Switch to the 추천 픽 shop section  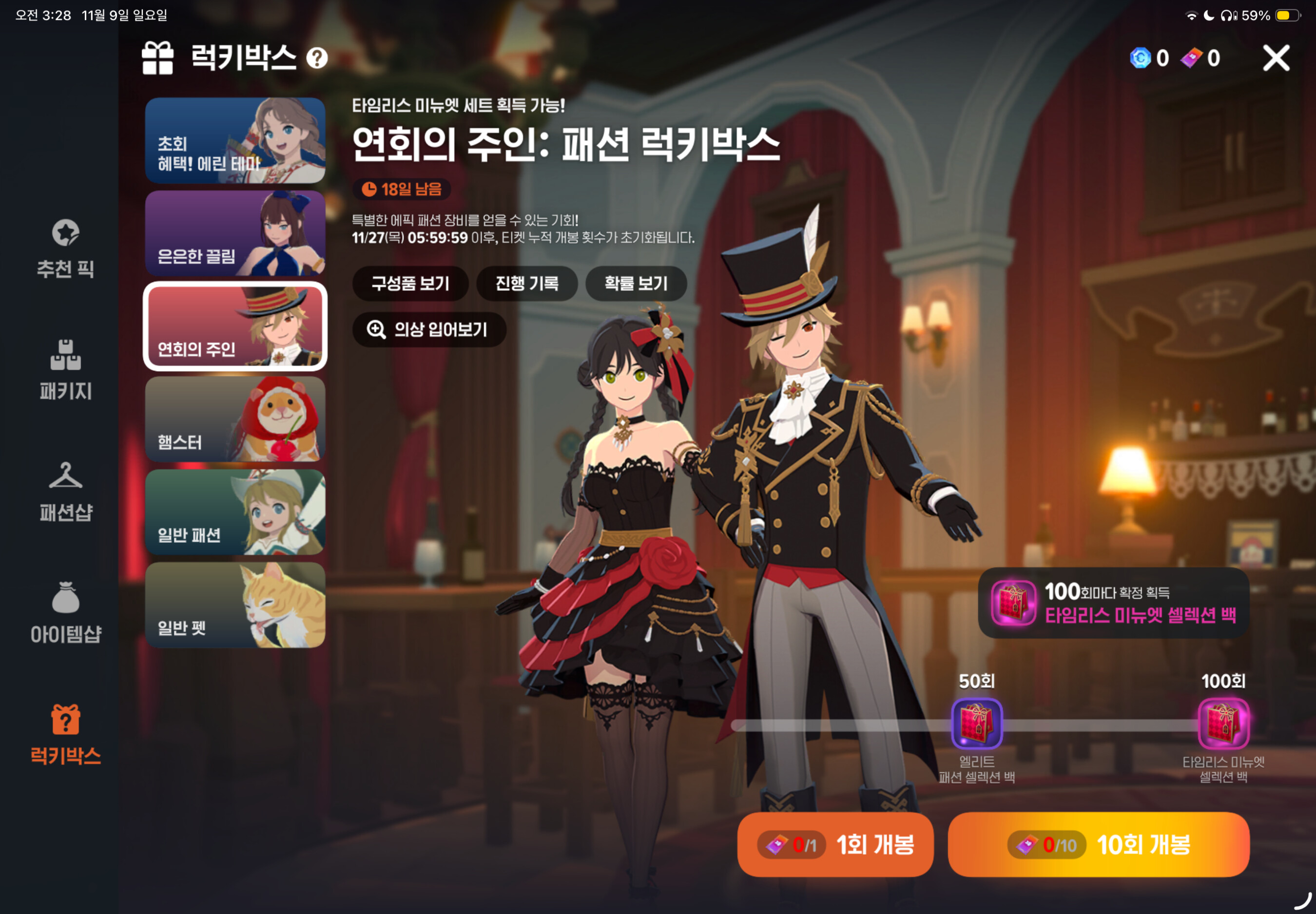tap(65, 248)
